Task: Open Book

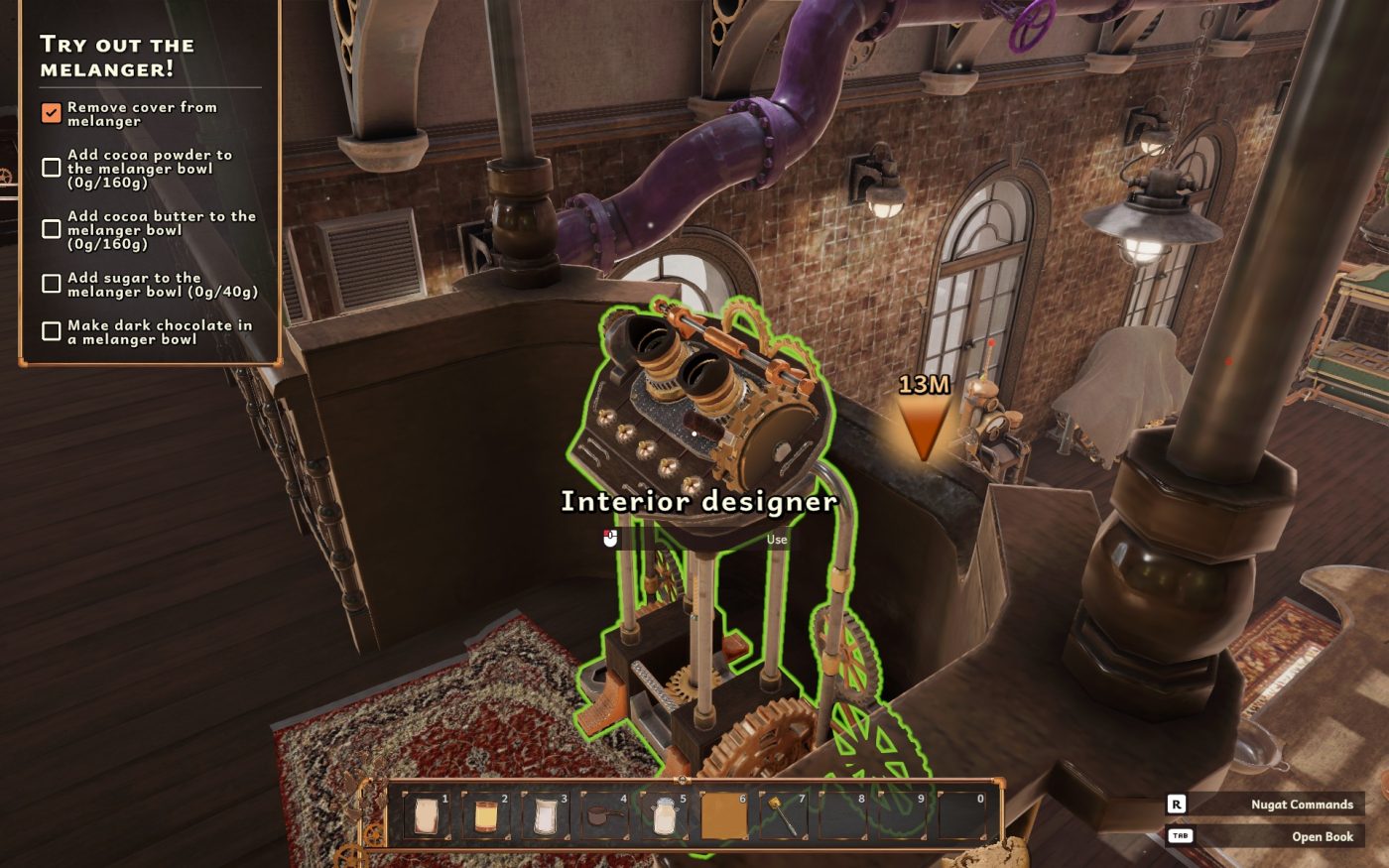Action: (x=1323, y=836)
